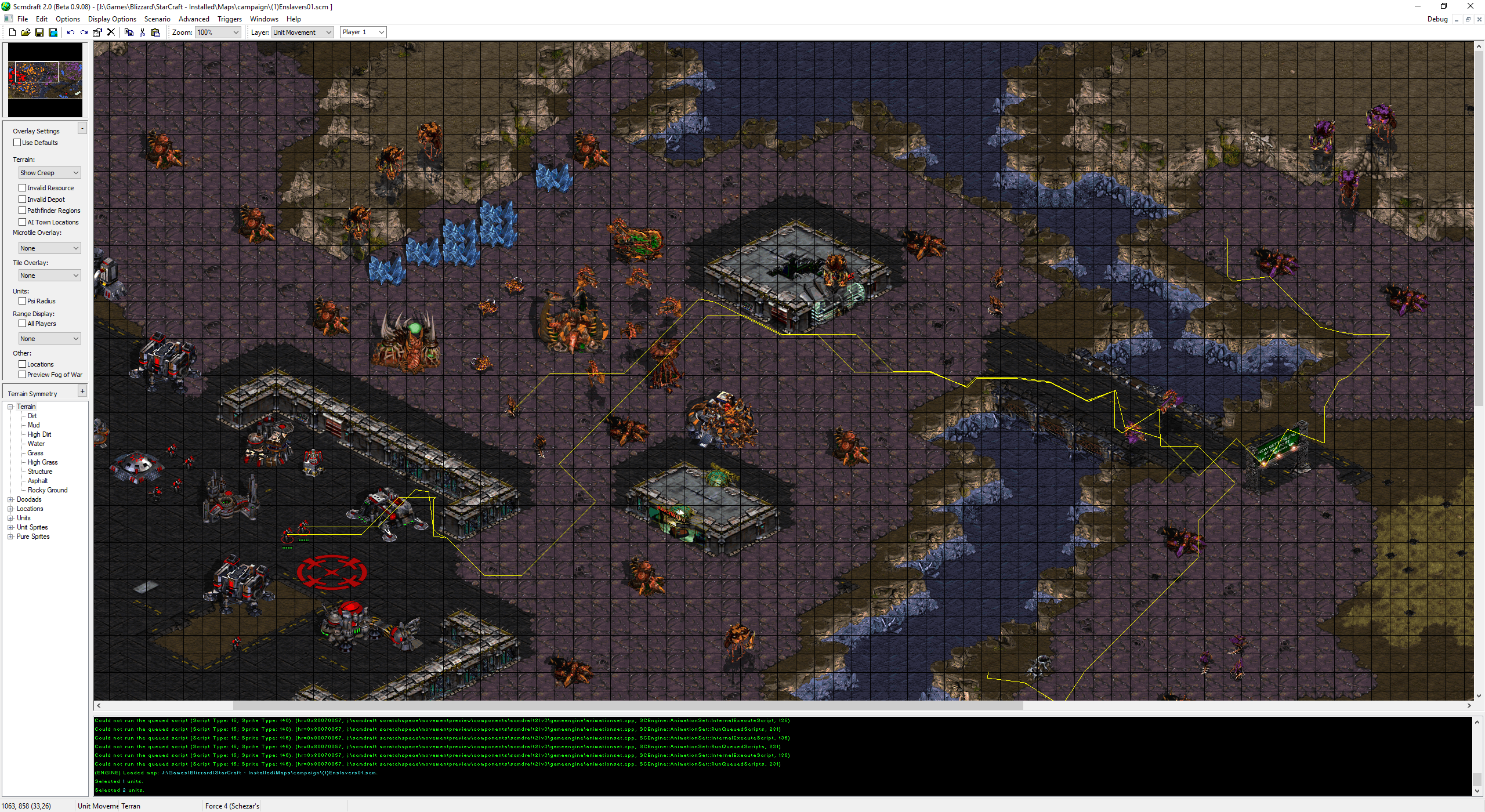This screenshot has height=812, width=1485.
Task: Close the Scmdraft application window
Action: tap(1470, 6)
